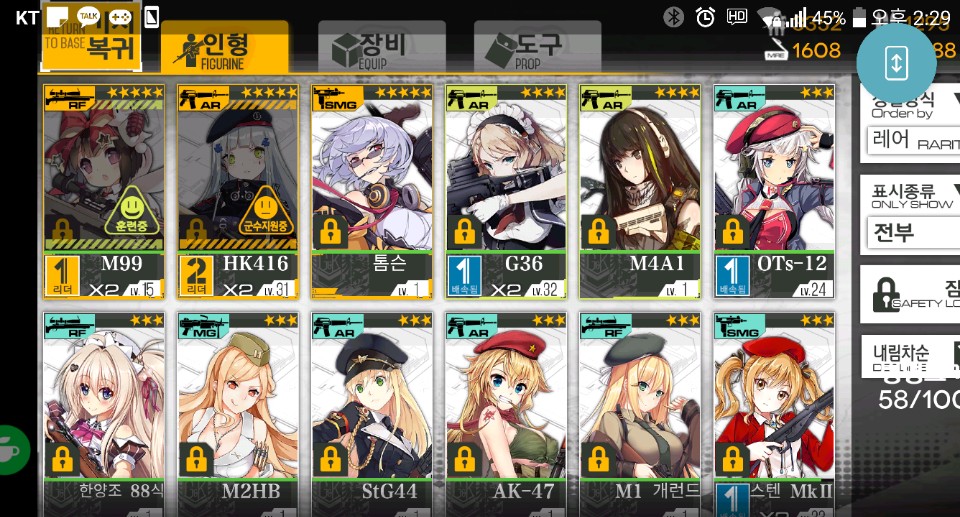Select the M99 doll card

tap(103, 190)
